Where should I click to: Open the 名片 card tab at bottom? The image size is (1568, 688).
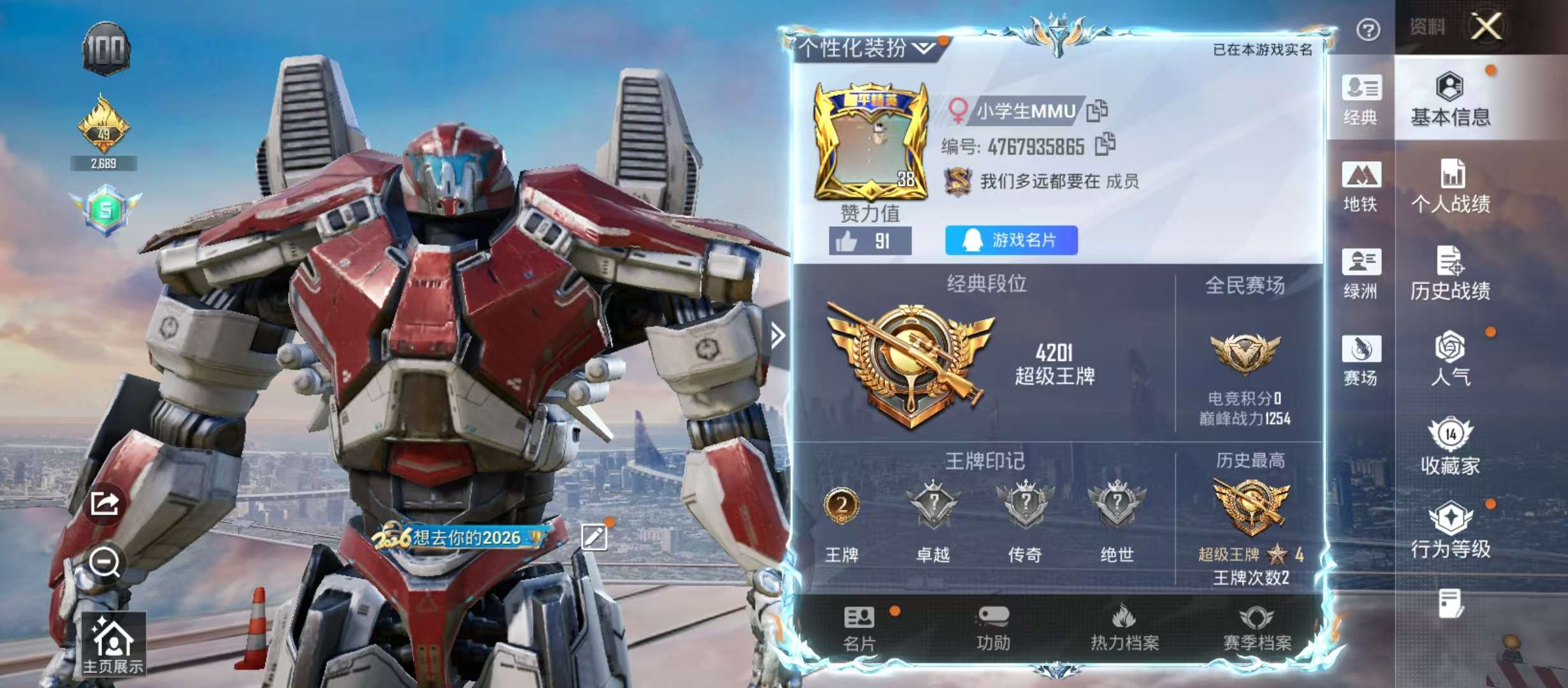tap(859, 629)
